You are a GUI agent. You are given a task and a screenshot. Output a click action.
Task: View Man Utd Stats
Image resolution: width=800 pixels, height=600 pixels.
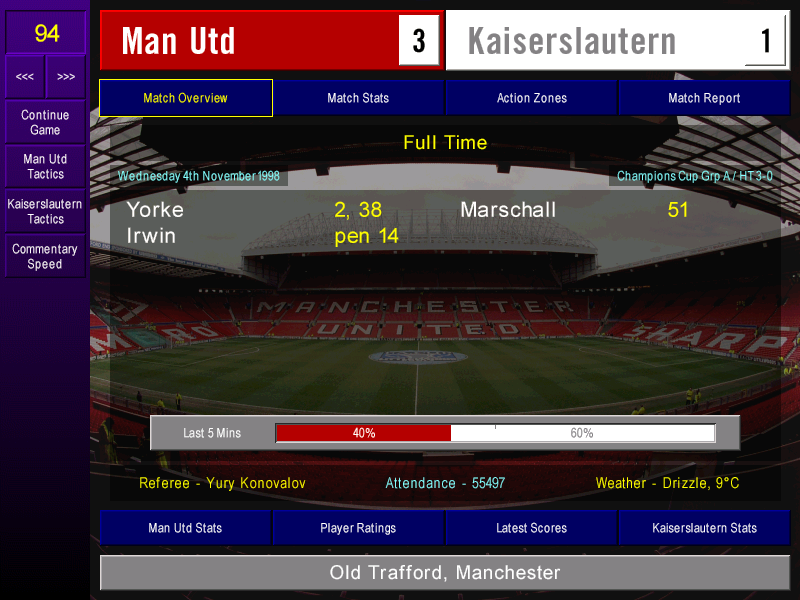click(x=185, y=528)
